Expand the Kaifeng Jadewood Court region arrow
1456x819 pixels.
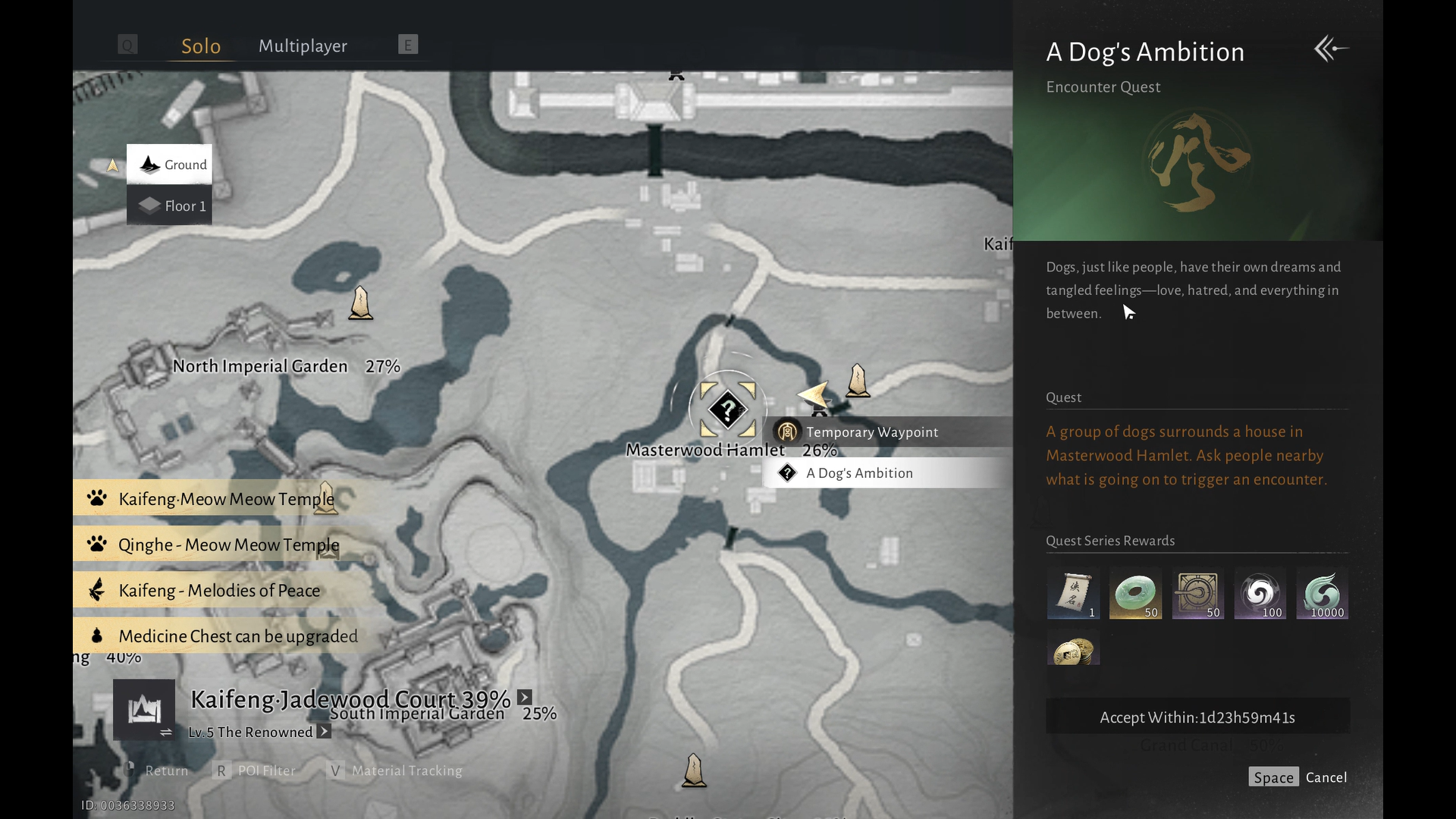(x=525, y=698)
